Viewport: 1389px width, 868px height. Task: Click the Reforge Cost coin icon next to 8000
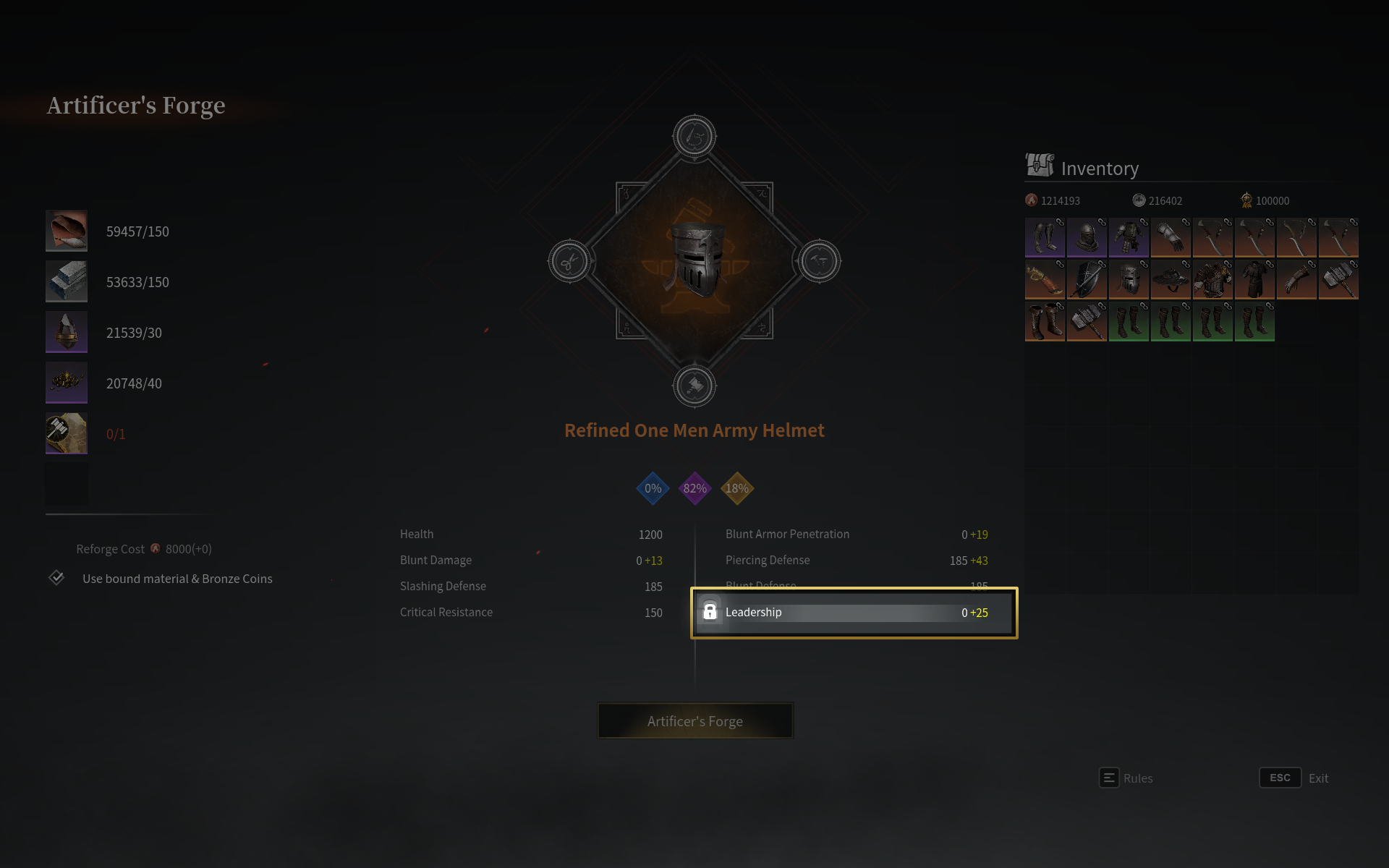tap(155, 548)
